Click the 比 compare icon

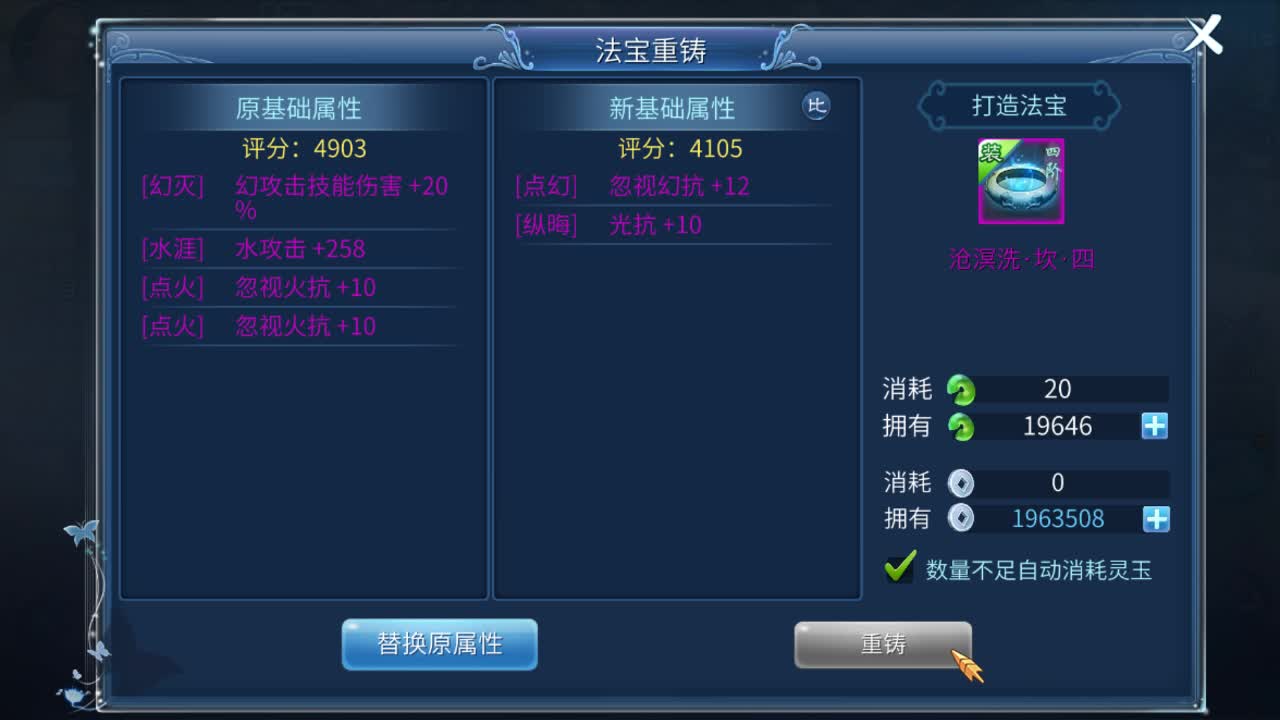[x=817, y=106]
